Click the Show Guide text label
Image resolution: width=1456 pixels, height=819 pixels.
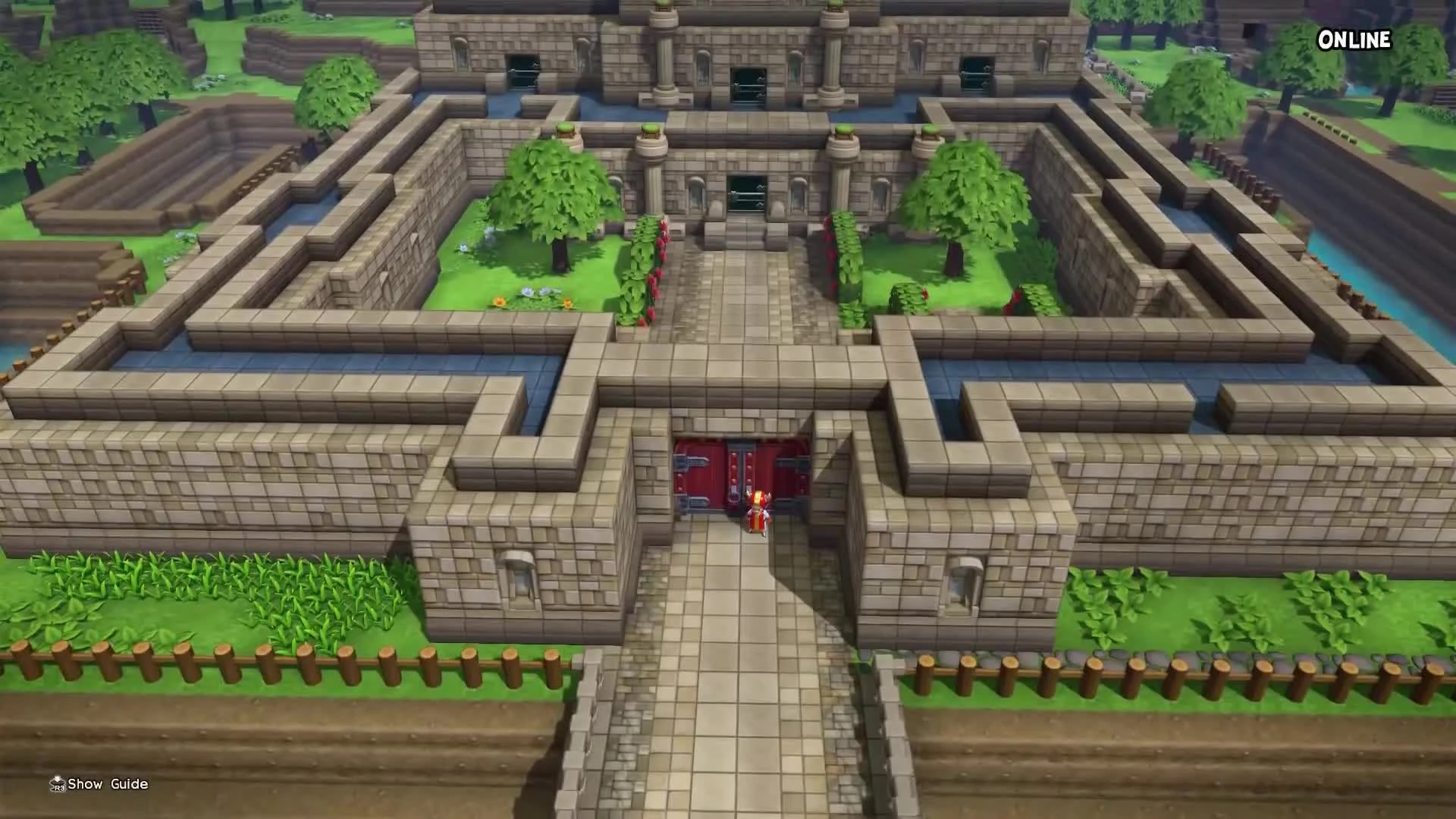click(x=106, y=783)
